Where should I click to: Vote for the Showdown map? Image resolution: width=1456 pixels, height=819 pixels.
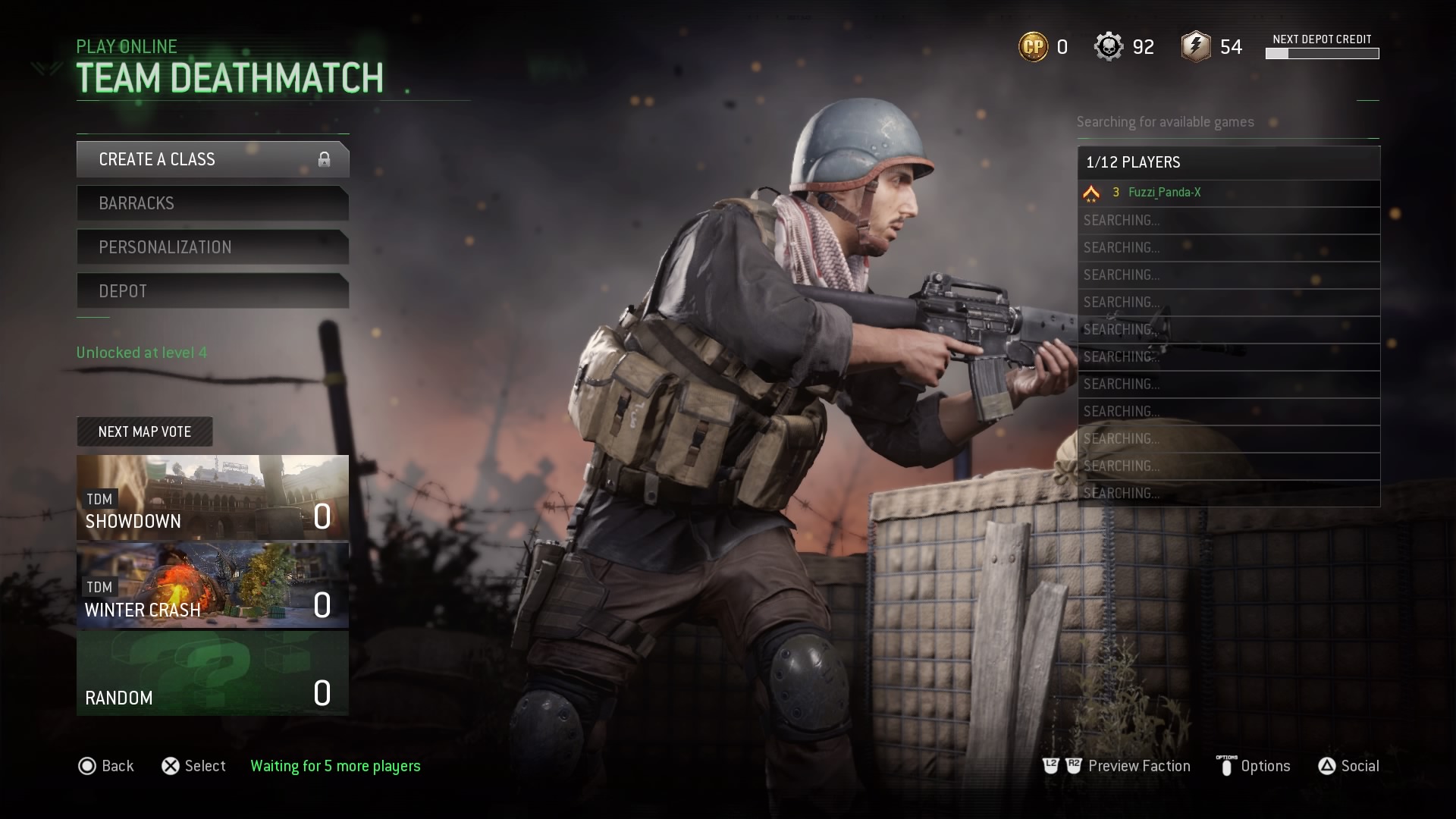click(x=212, y=497)
